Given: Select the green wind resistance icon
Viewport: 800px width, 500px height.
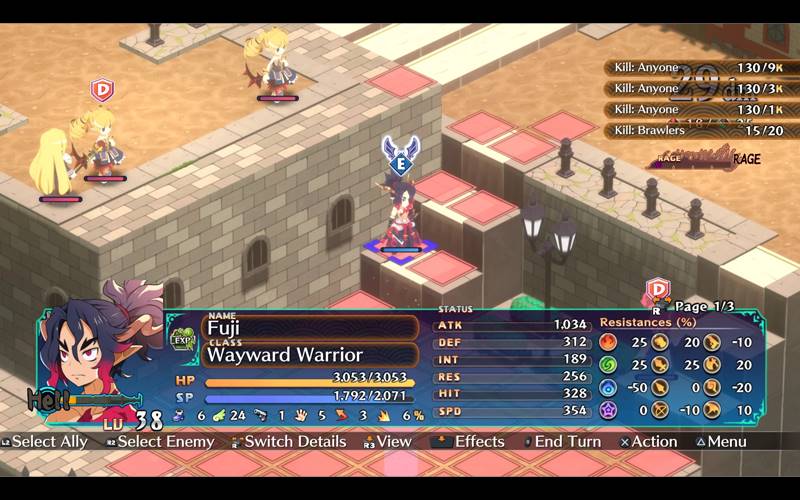Looking at the screenshot, I should coord(608,365).
